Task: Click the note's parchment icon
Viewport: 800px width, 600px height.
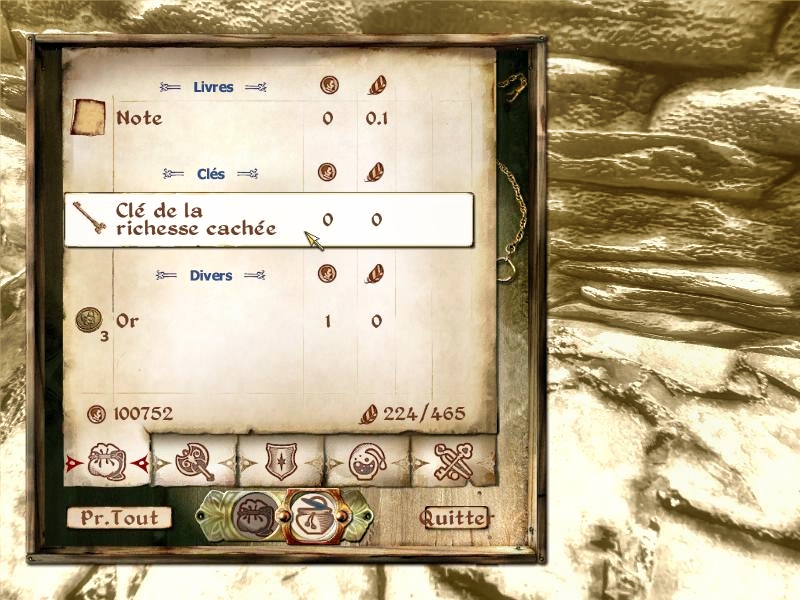Action: (88, 118)
